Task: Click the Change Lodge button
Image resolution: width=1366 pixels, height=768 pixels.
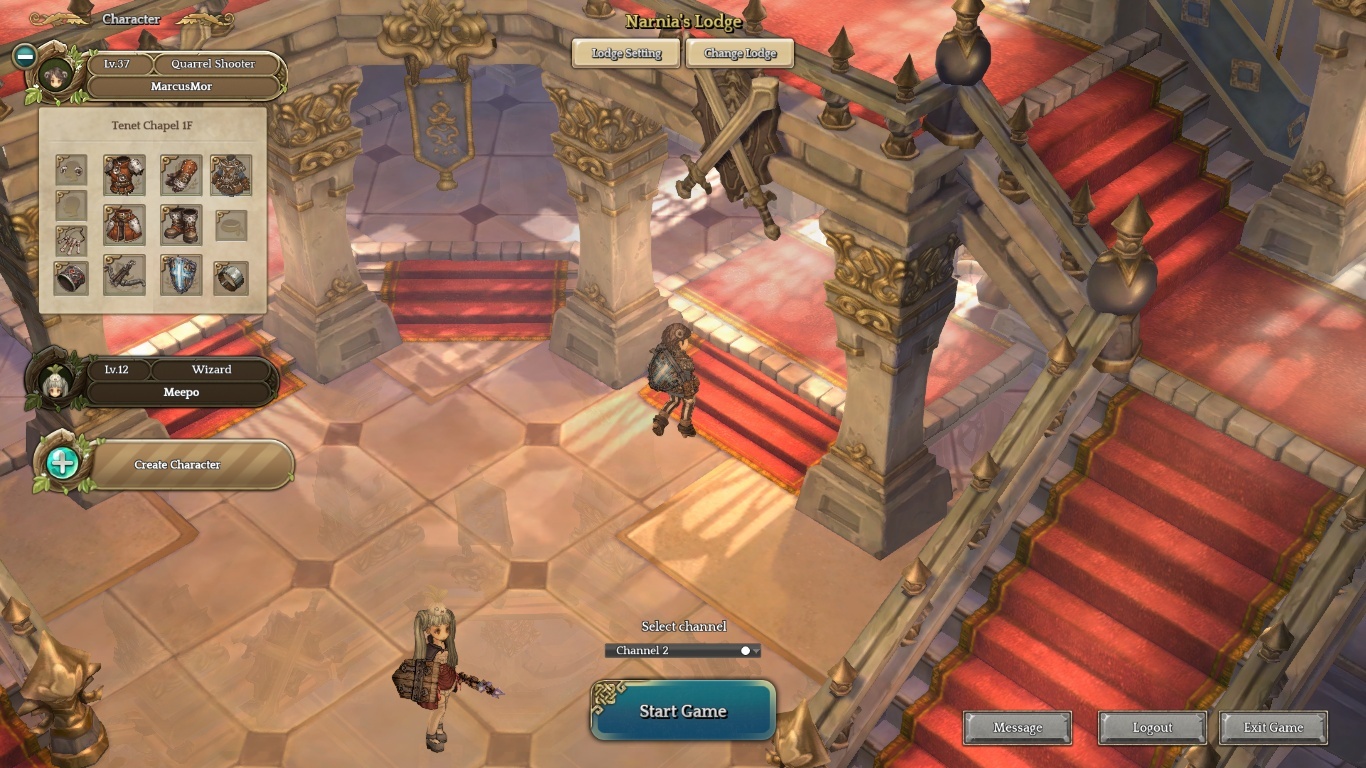Action: pyautogui.click(x=740, y=53)
